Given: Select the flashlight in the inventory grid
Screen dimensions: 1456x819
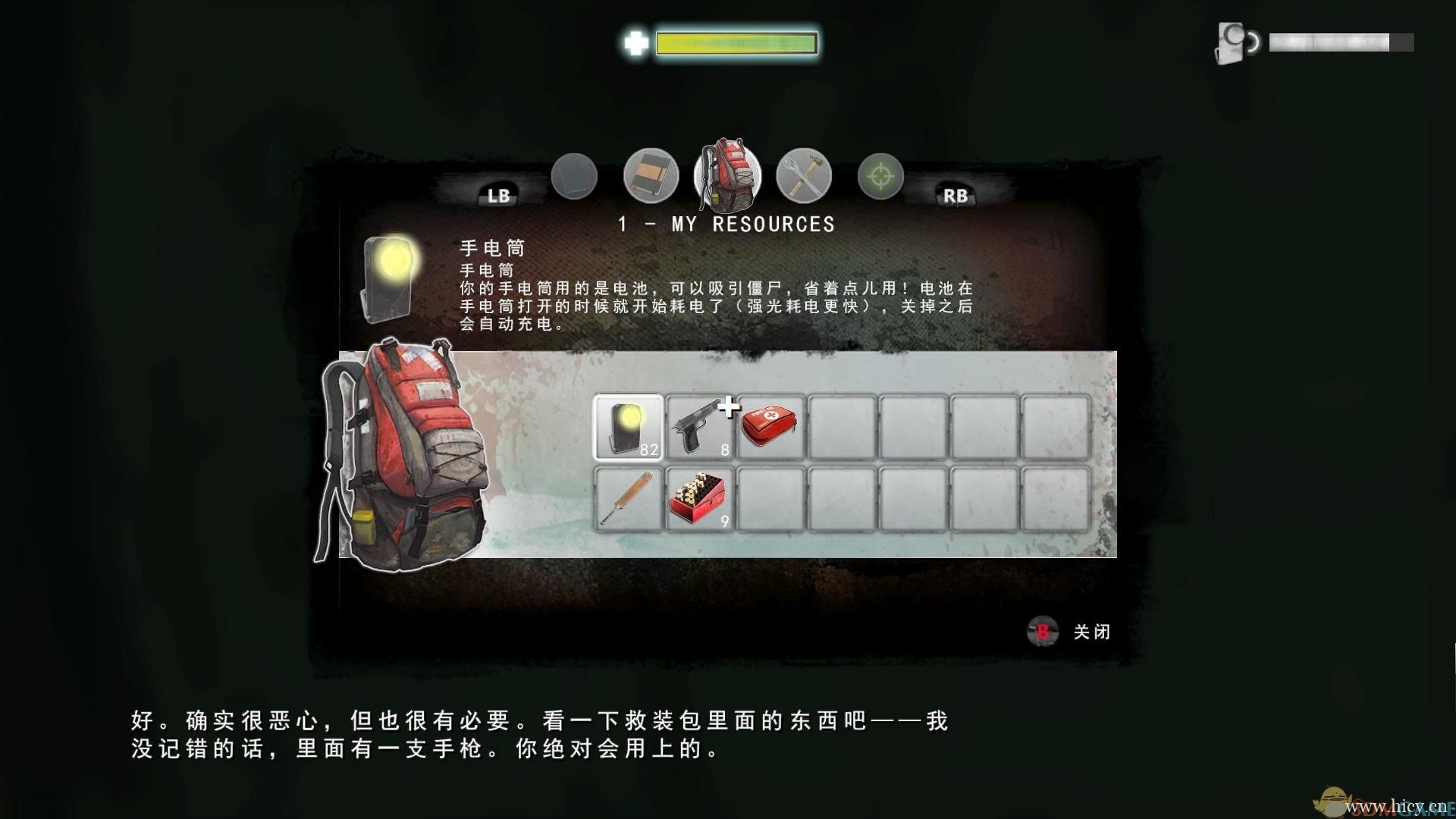Looking at the screenshot, I should [x=627, y=426].
